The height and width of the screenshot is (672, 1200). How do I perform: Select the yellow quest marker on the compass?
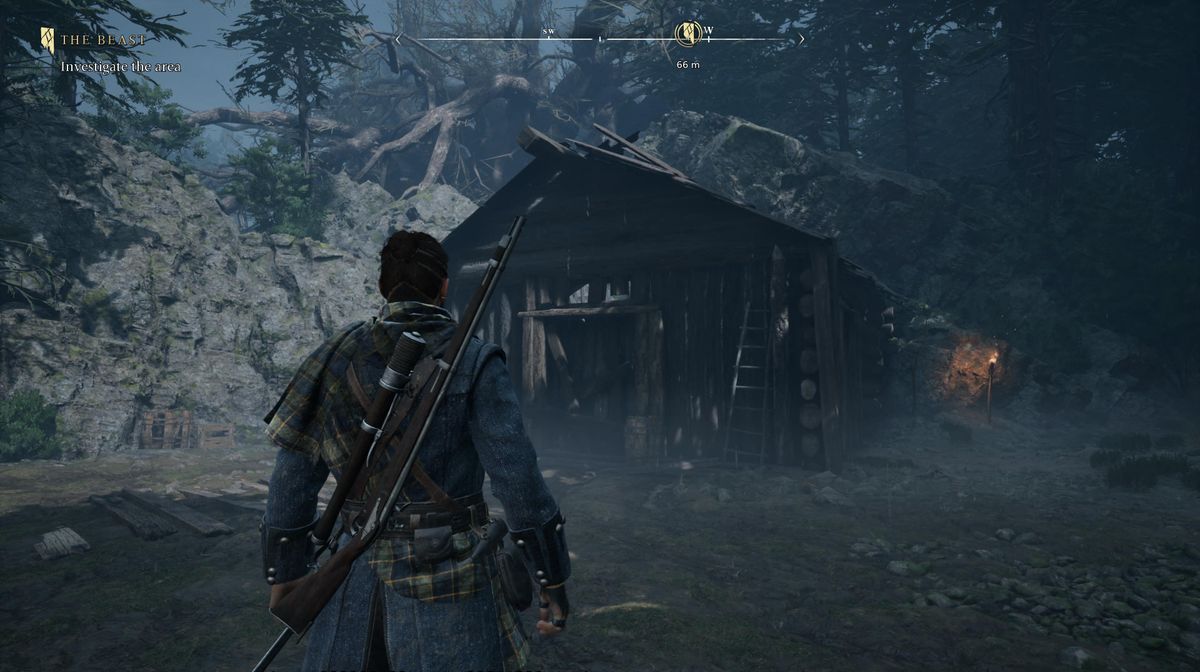pos(687,34)
